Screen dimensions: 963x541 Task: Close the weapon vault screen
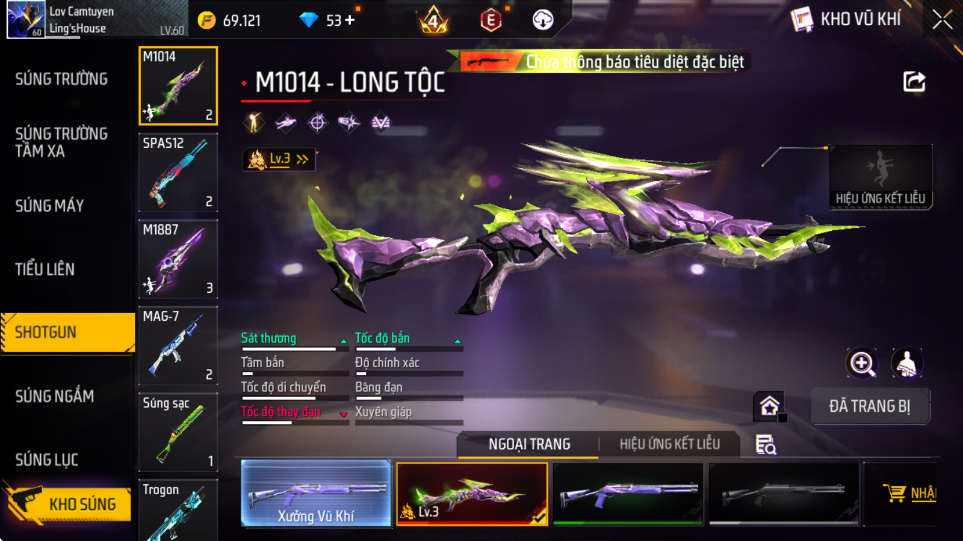942,19
